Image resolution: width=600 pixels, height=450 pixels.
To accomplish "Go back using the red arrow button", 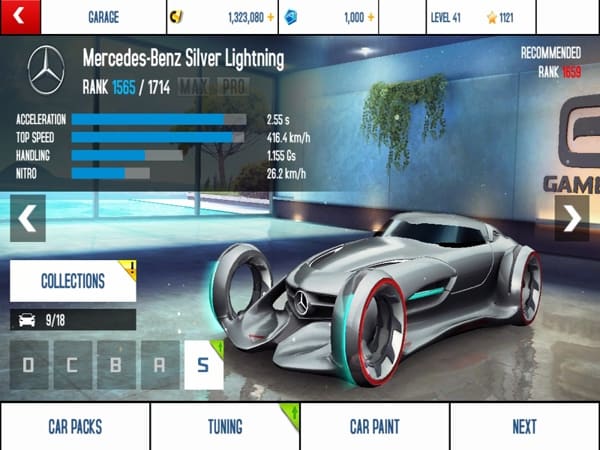I will coord(20,17).
